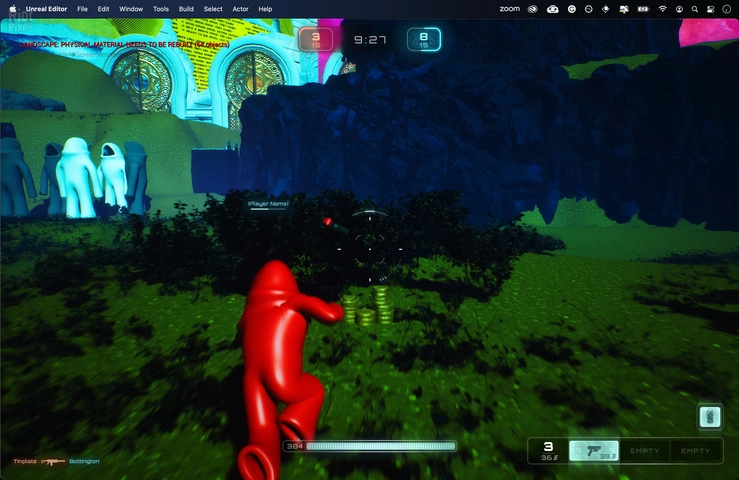Open the Apple menu
This screenshot has width=739, height=480.
13,8
